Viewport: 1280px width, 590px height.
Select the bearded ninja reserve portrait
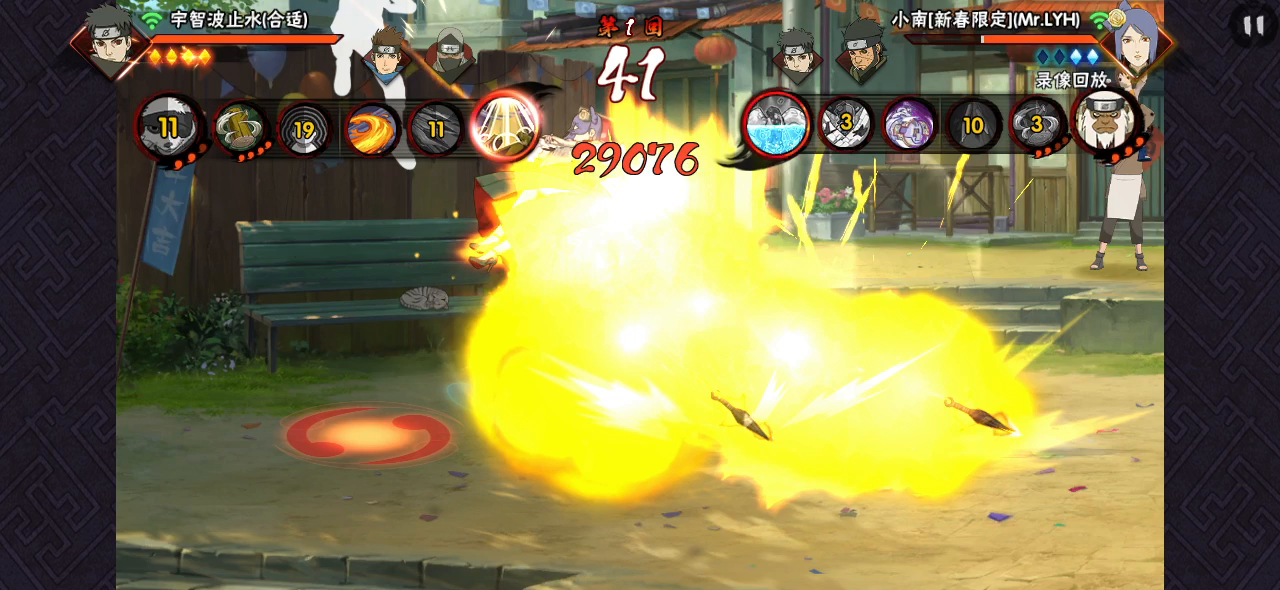click(862, 50)
